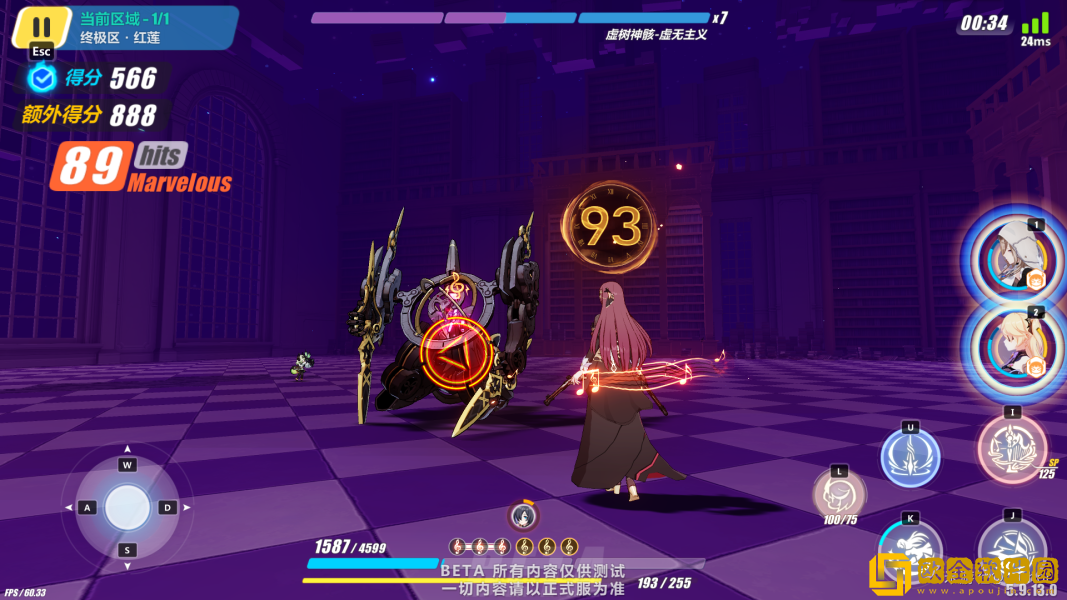The image size is (1067, 600).
Task: Tap the joystick's S down direction
Action: 127,550
